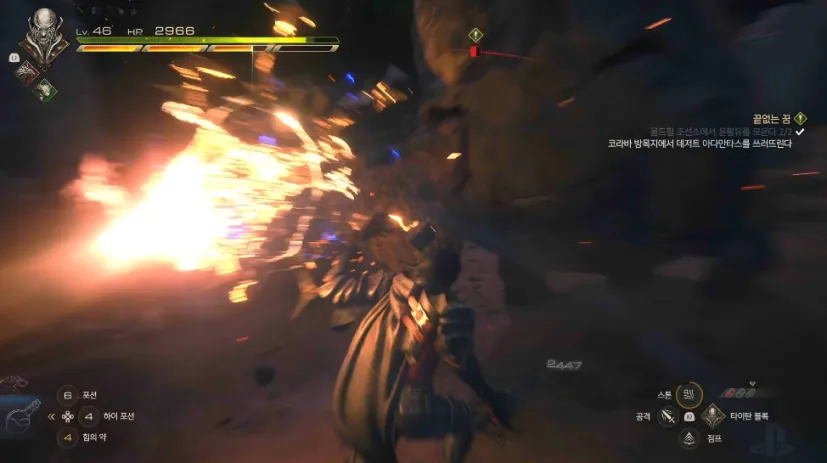Use the 하이 포션 item slot

(89, 416)
